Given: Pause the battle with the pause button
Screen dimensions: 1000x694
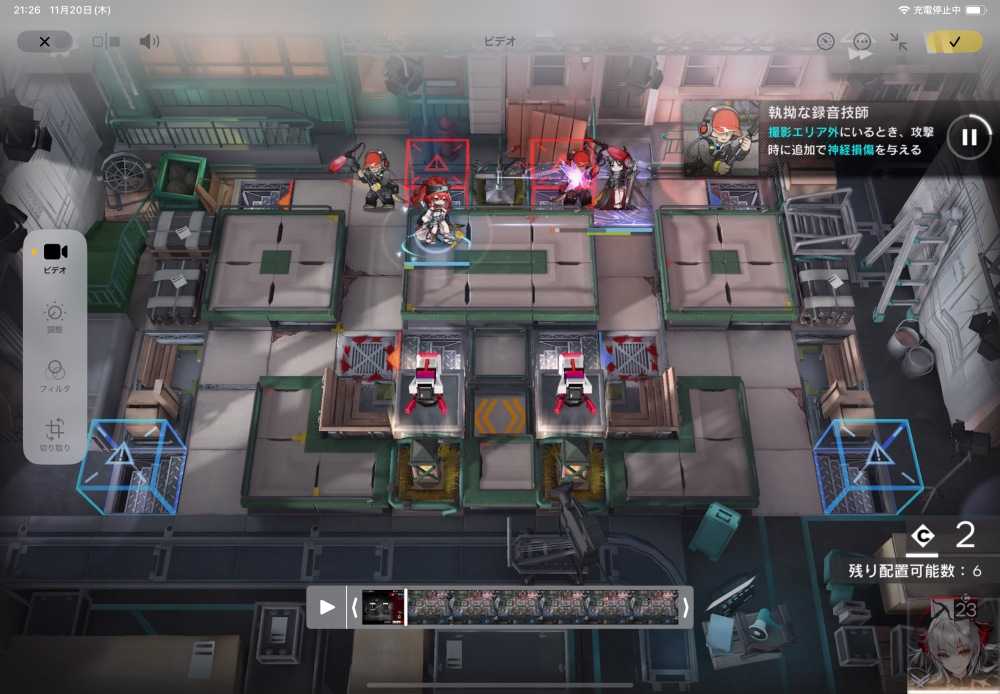Looking at the screenshot, I should [x=968, y=137].
